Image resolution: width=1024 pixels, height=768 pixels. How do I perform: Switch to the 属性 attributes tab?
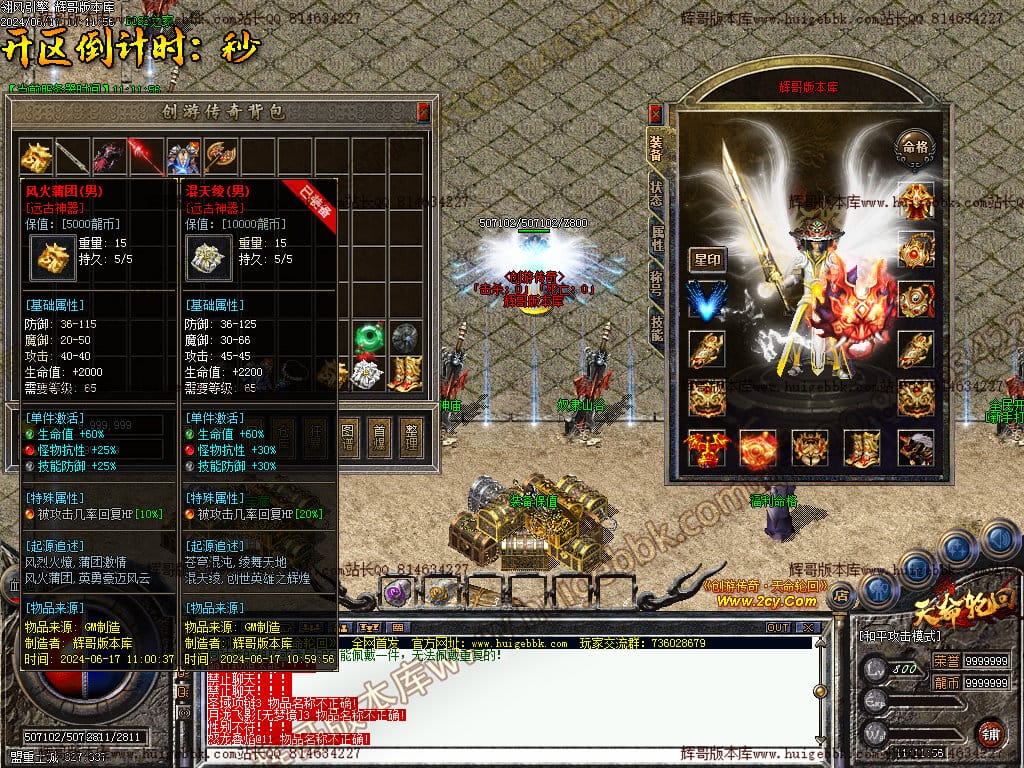point(656,243)
